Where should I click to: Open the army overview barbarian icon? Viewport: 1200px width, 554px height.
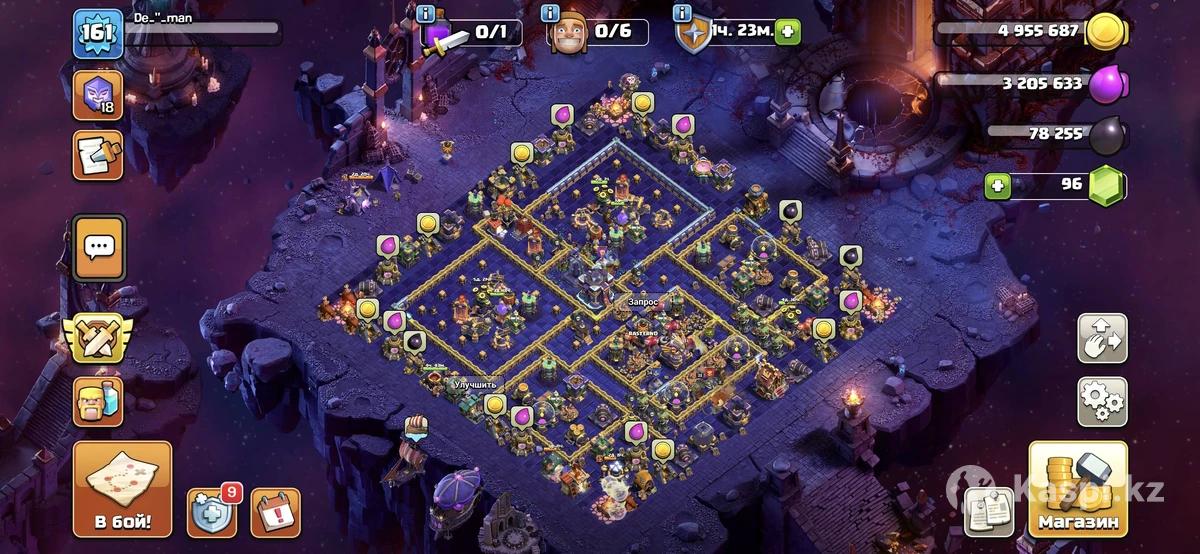98,401
